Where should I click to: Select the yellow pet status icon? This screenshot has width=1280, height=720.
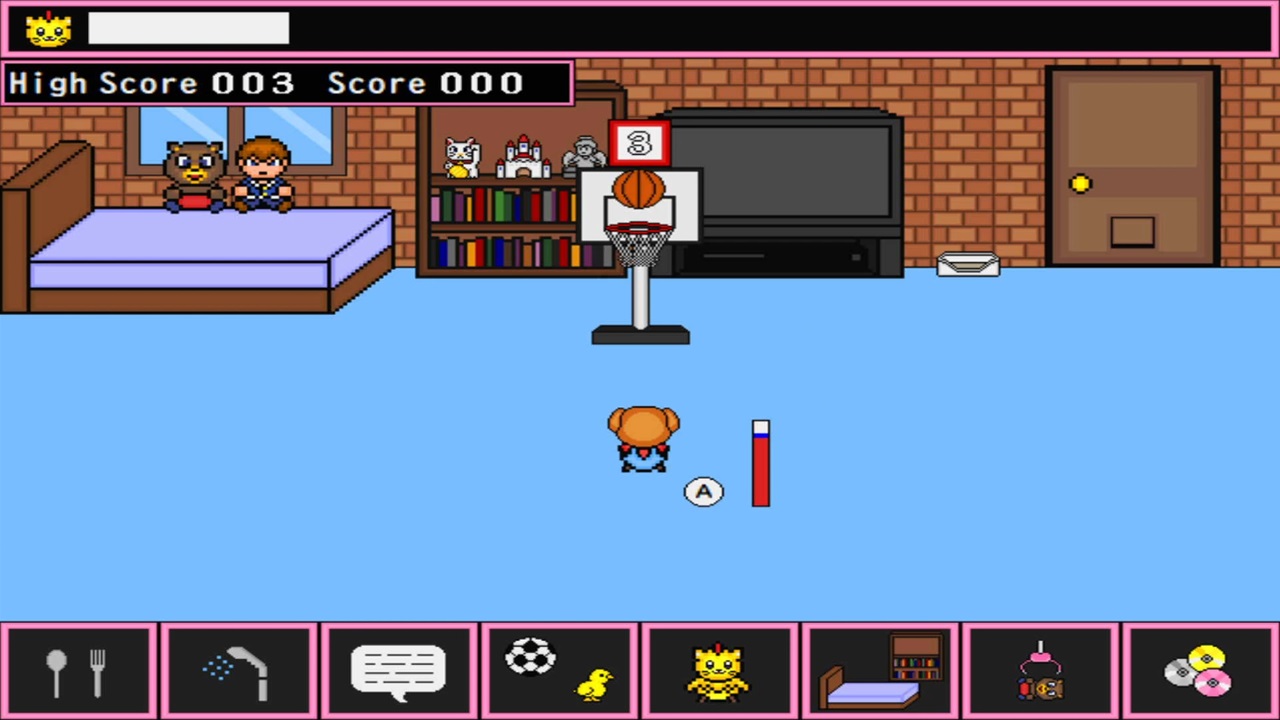tap(720, 670)
